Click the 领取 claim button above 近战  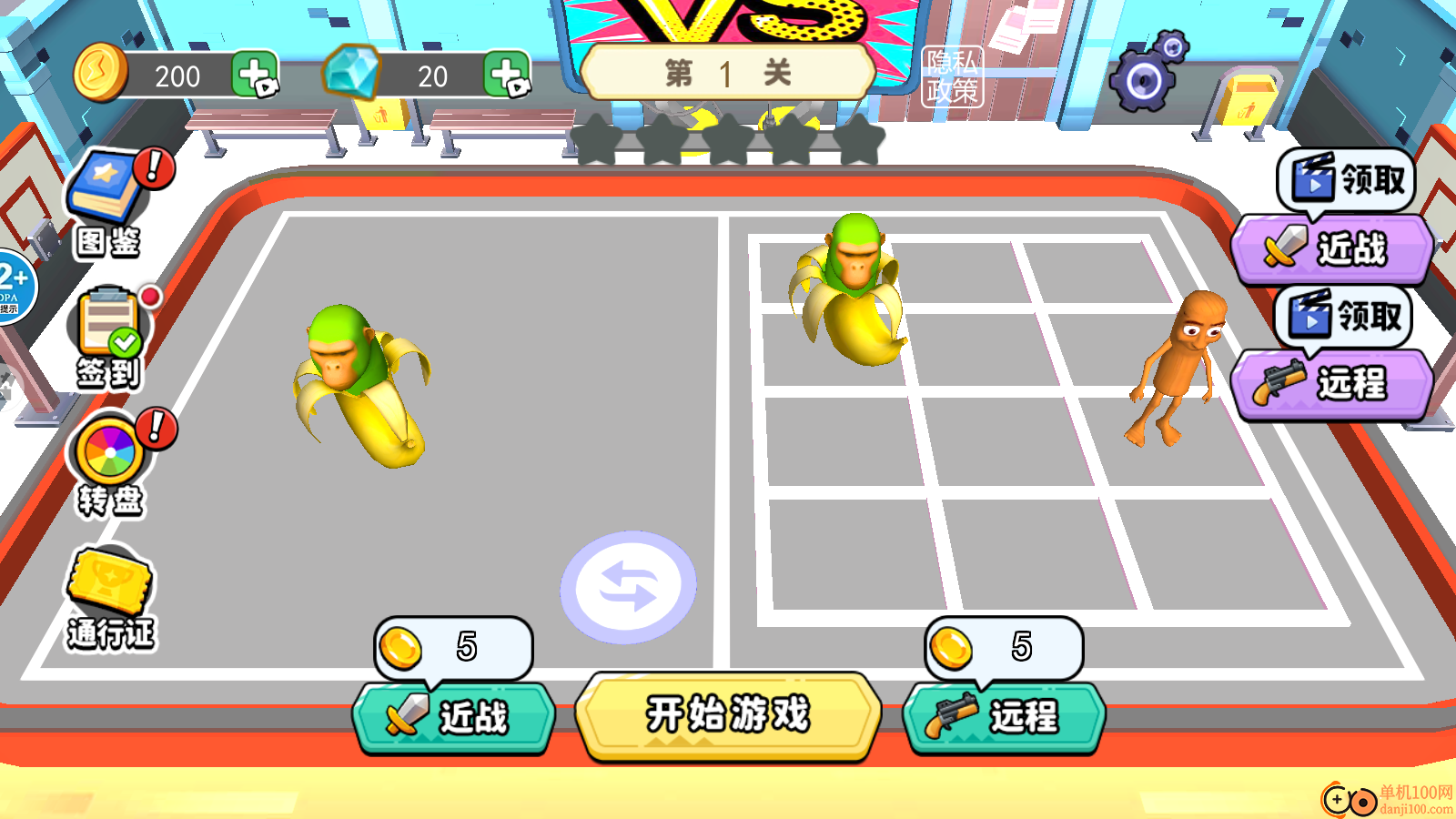pyautogui.click(x=1344, y=180)
